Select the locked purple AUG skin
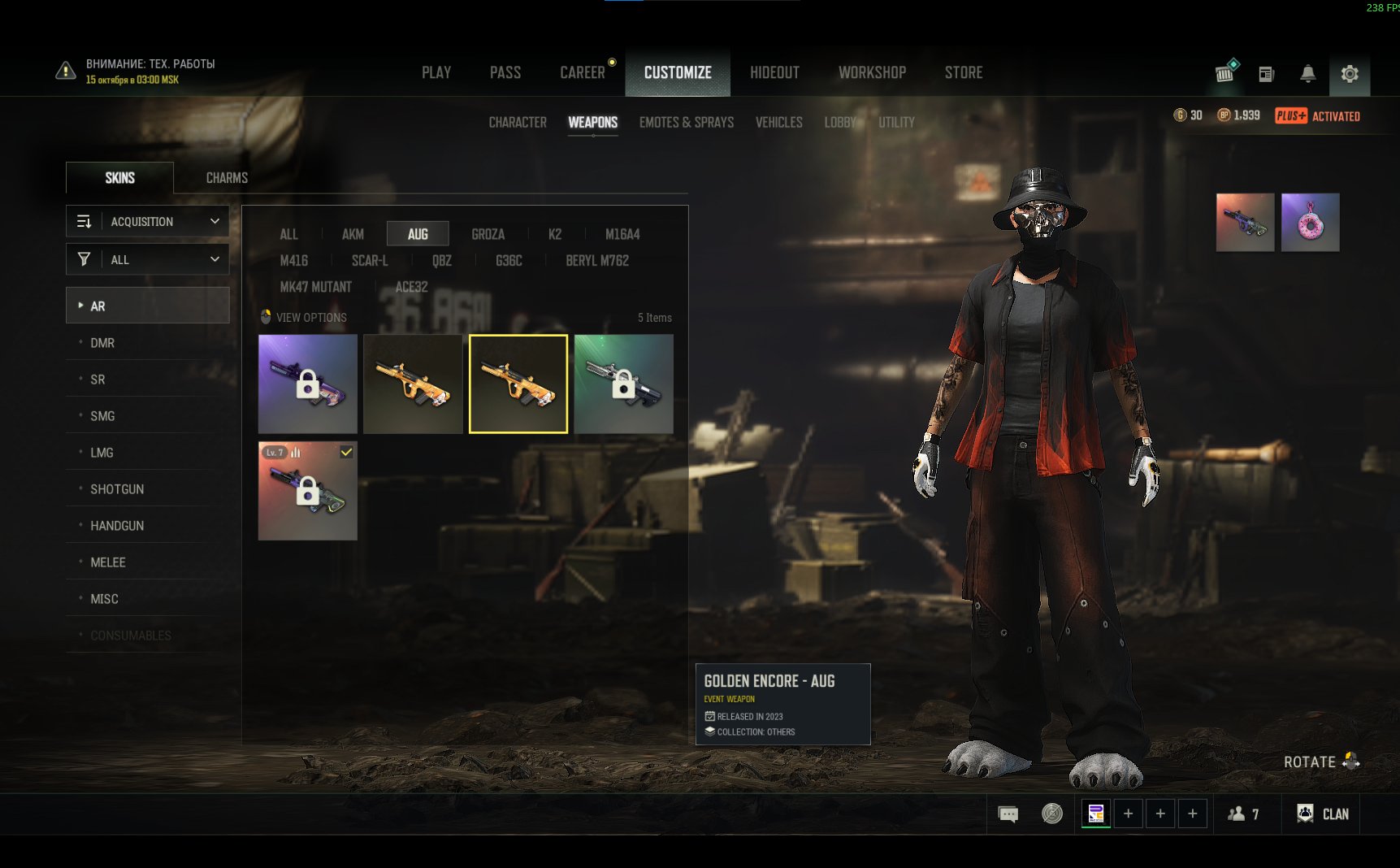 (307, 384)
